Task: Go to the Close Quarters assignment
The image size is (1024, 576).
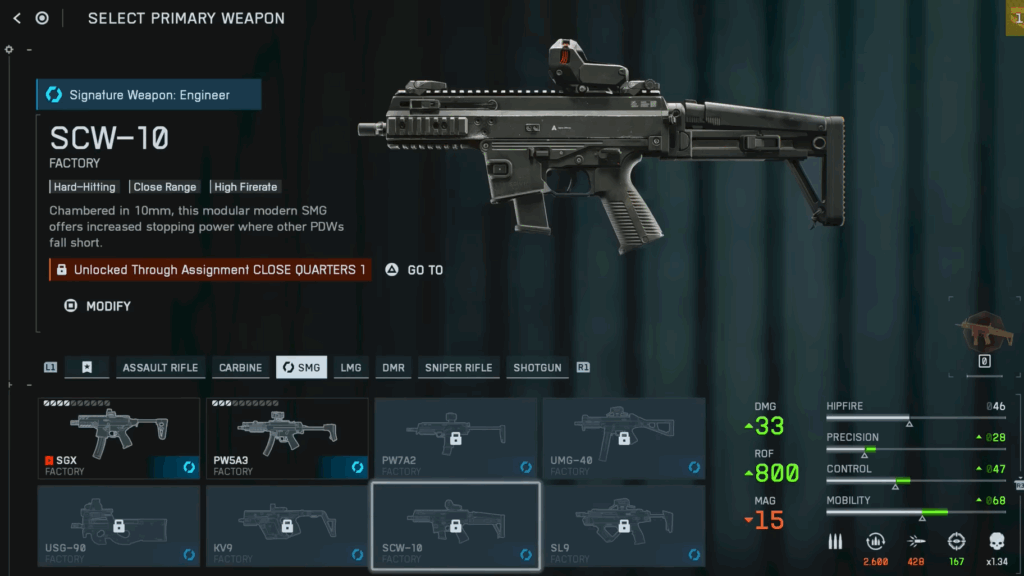Action: [x=414, y=270]
